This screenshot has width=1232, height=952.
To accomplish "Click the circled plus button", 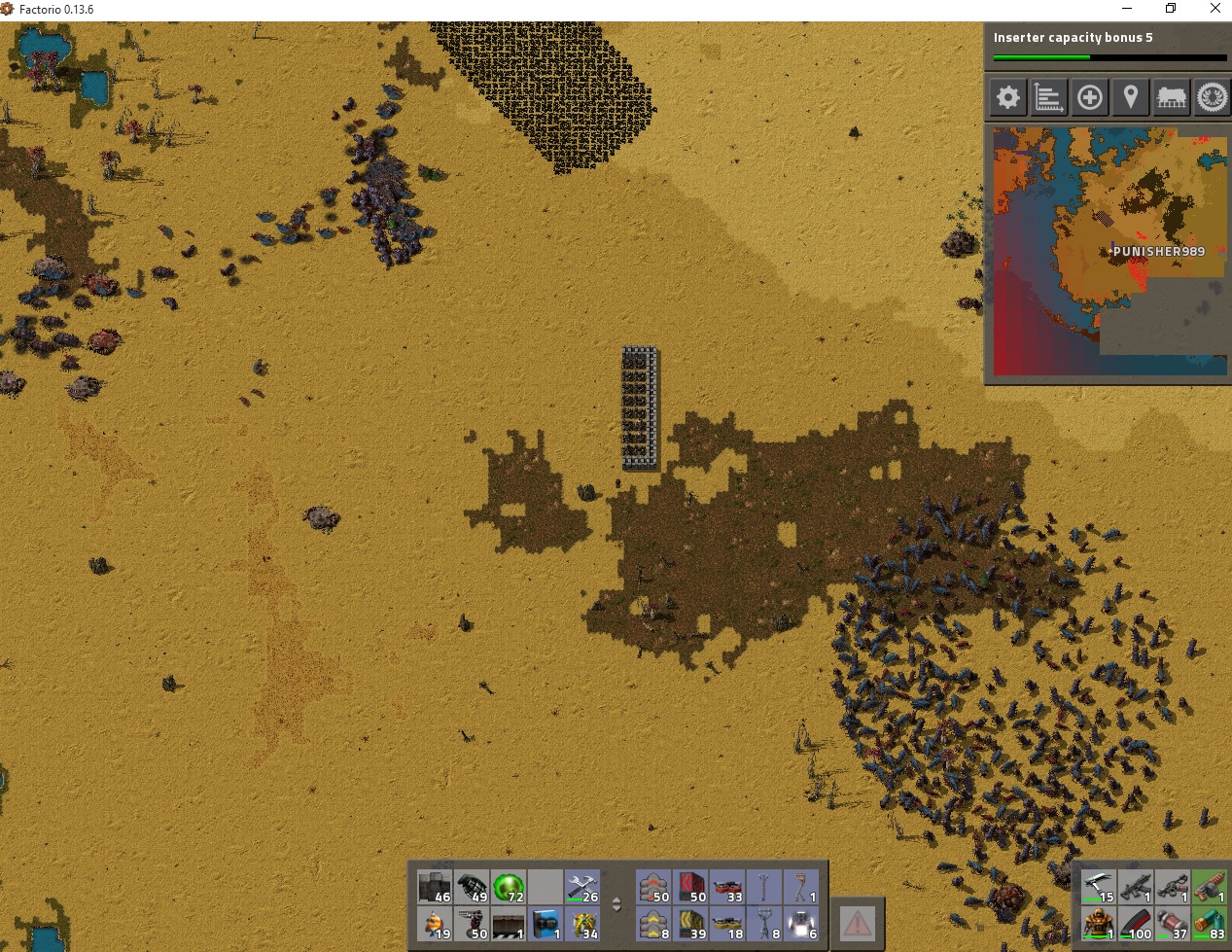I will 1089,97.
